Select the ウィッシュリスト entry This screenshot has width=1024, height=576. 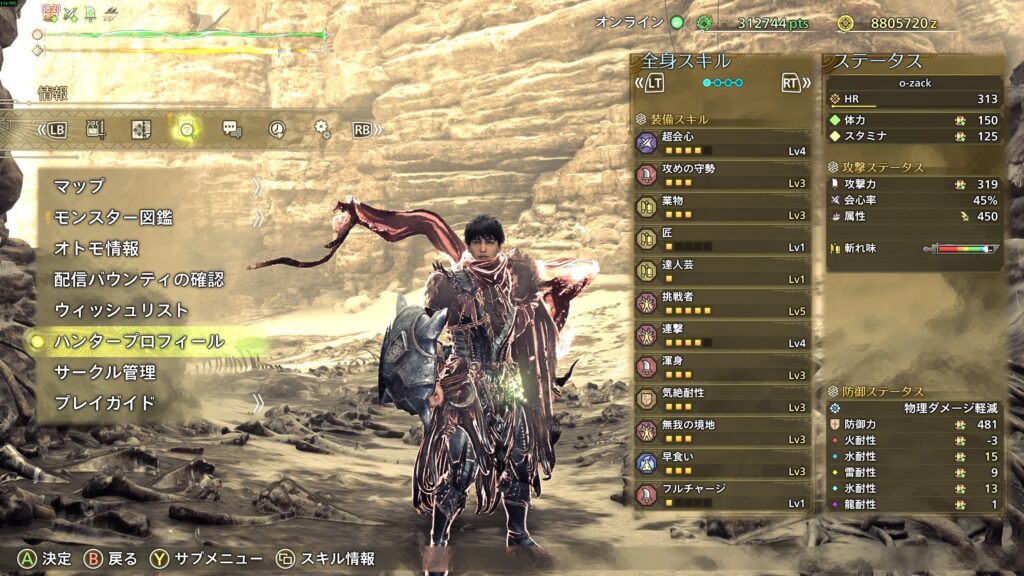coord(120,310)
